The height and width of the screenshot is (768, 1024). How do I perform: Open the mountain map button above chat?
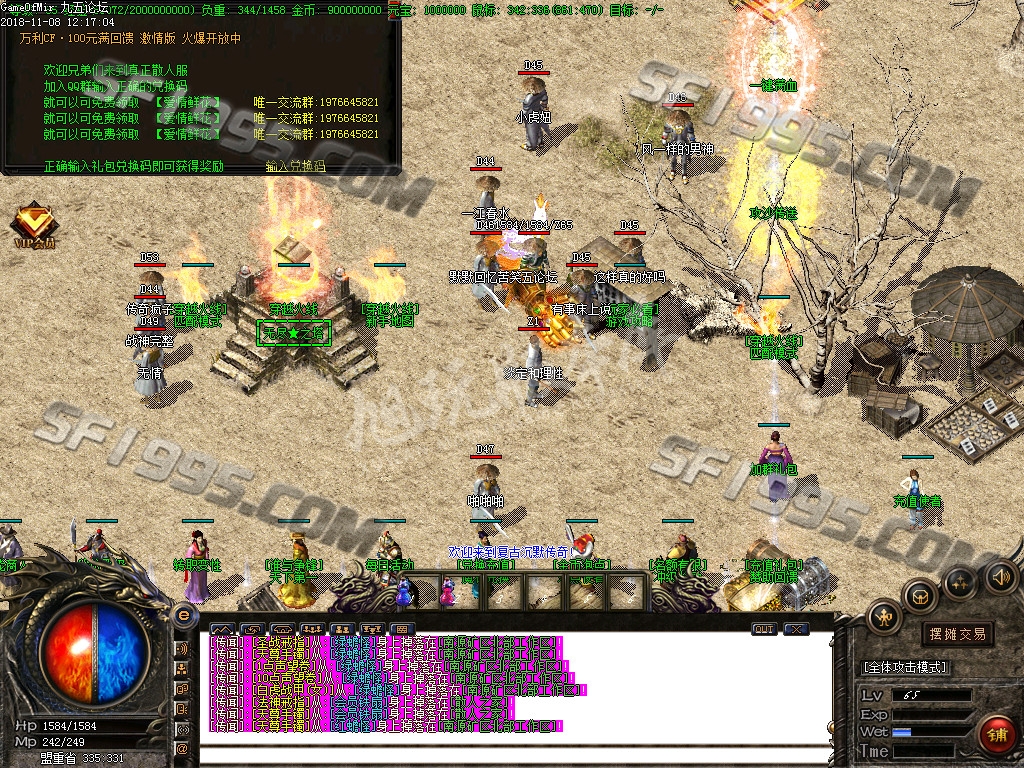coord(220,629)
